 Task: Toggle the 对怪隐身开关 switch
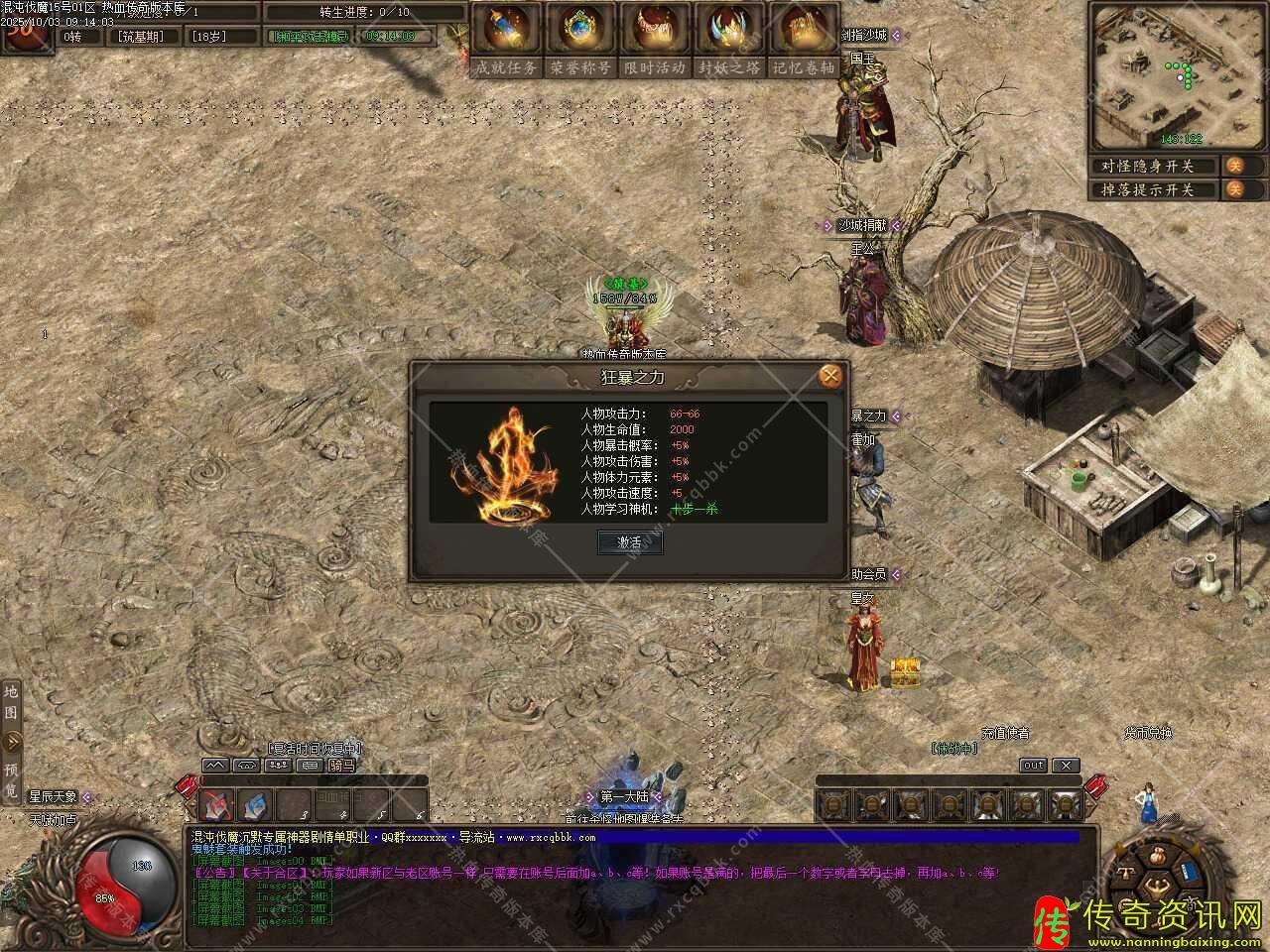coord(1235,166)
